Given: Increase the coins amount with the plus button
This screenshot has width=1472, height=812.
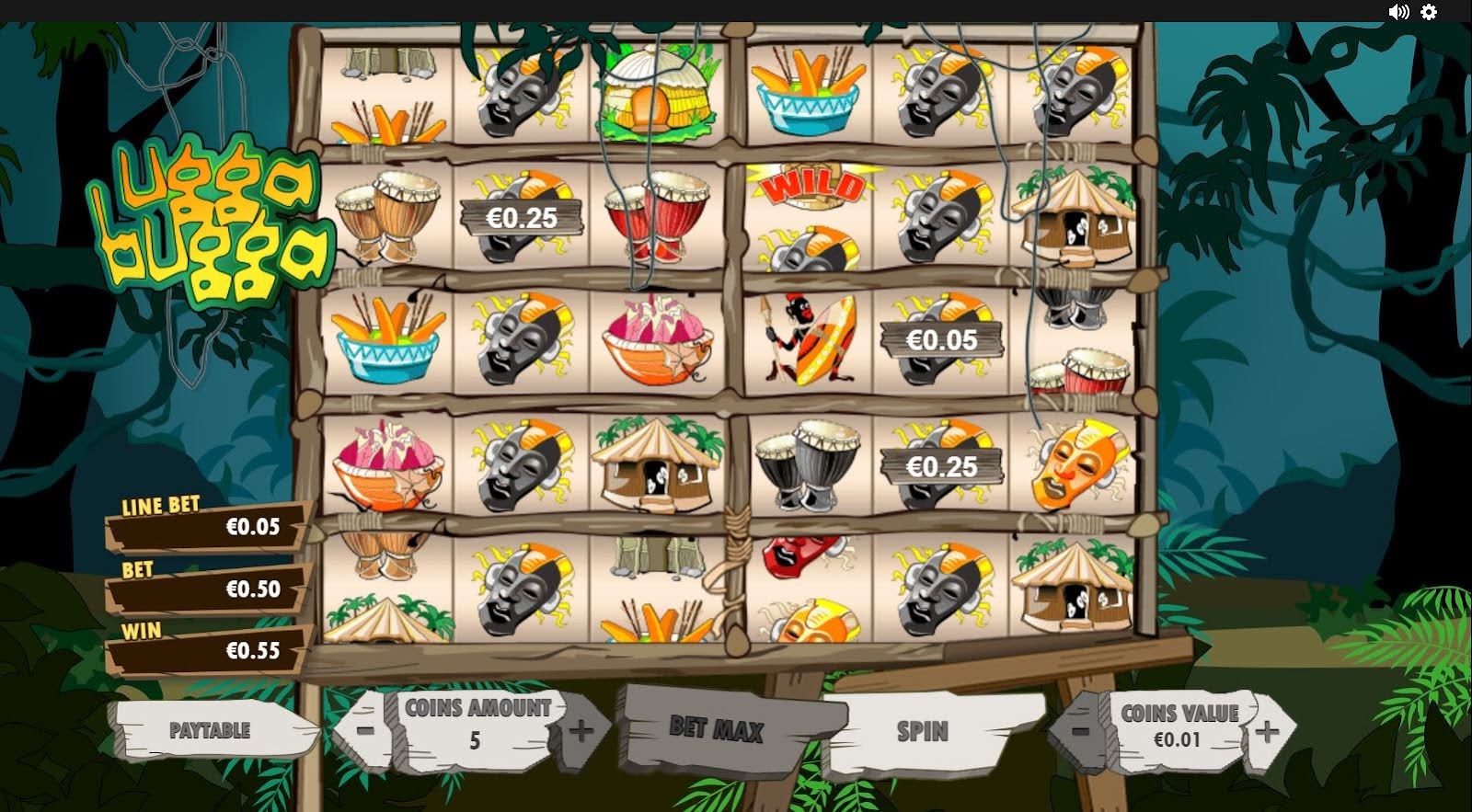Looking at the screenshot, I should 581,731.
